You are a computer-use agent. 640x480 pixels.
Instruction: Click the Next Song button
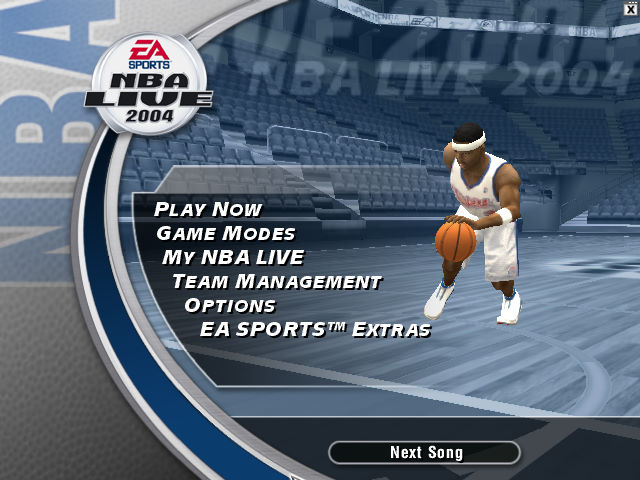click(425, 453)
